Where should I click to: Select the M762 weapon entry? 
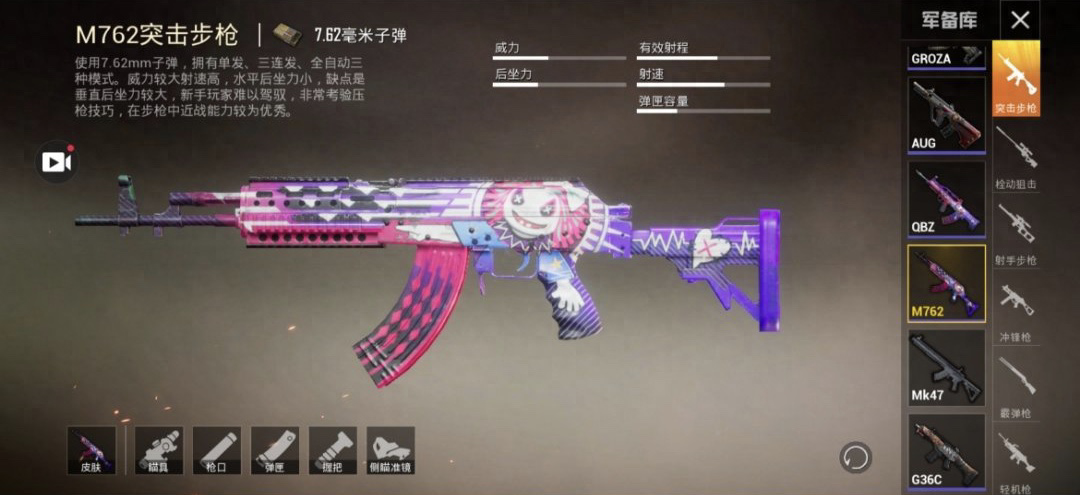(x=946, y=283)
